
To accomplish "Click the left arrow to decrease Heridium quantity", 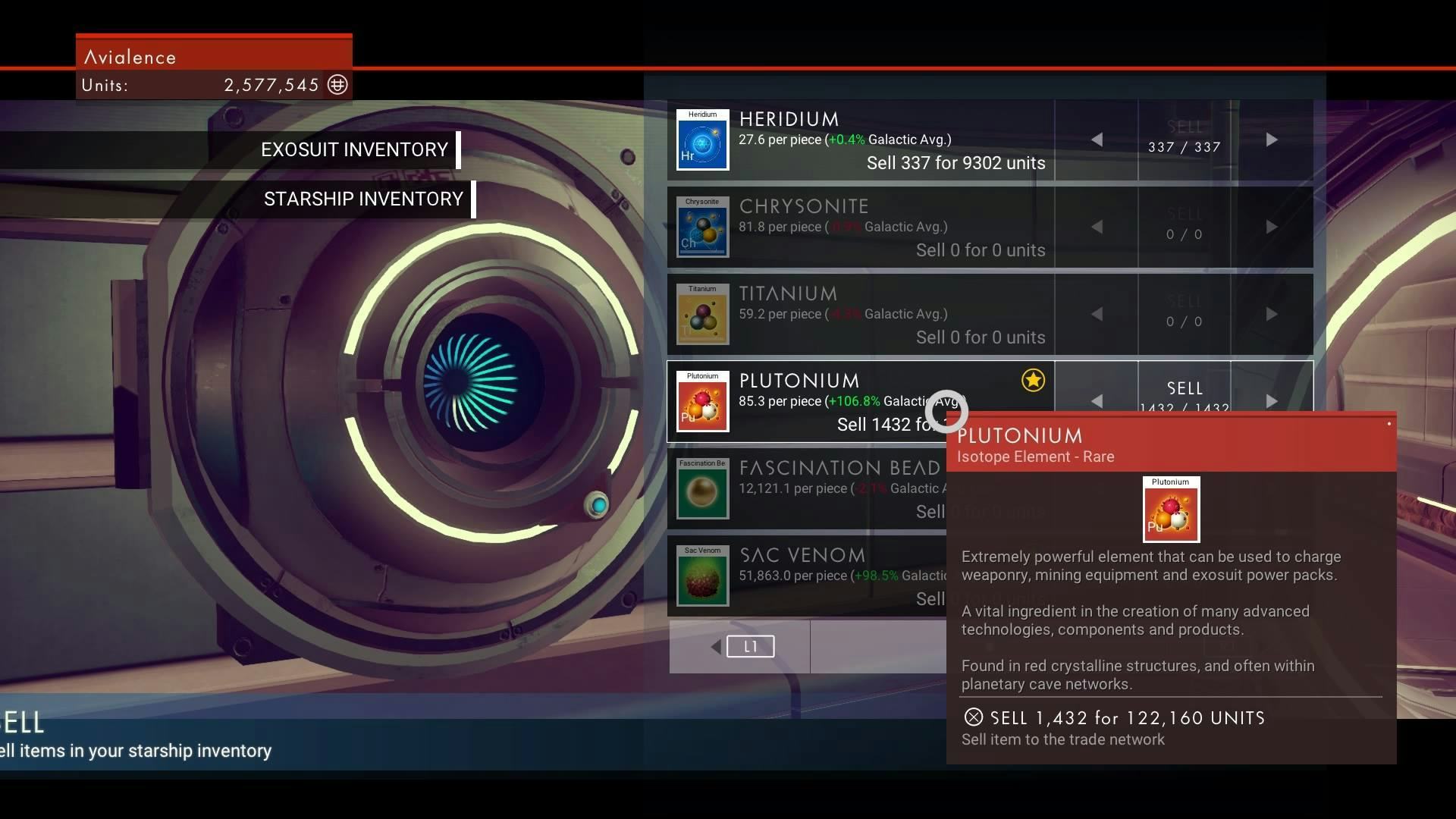I will [1097, 140].
